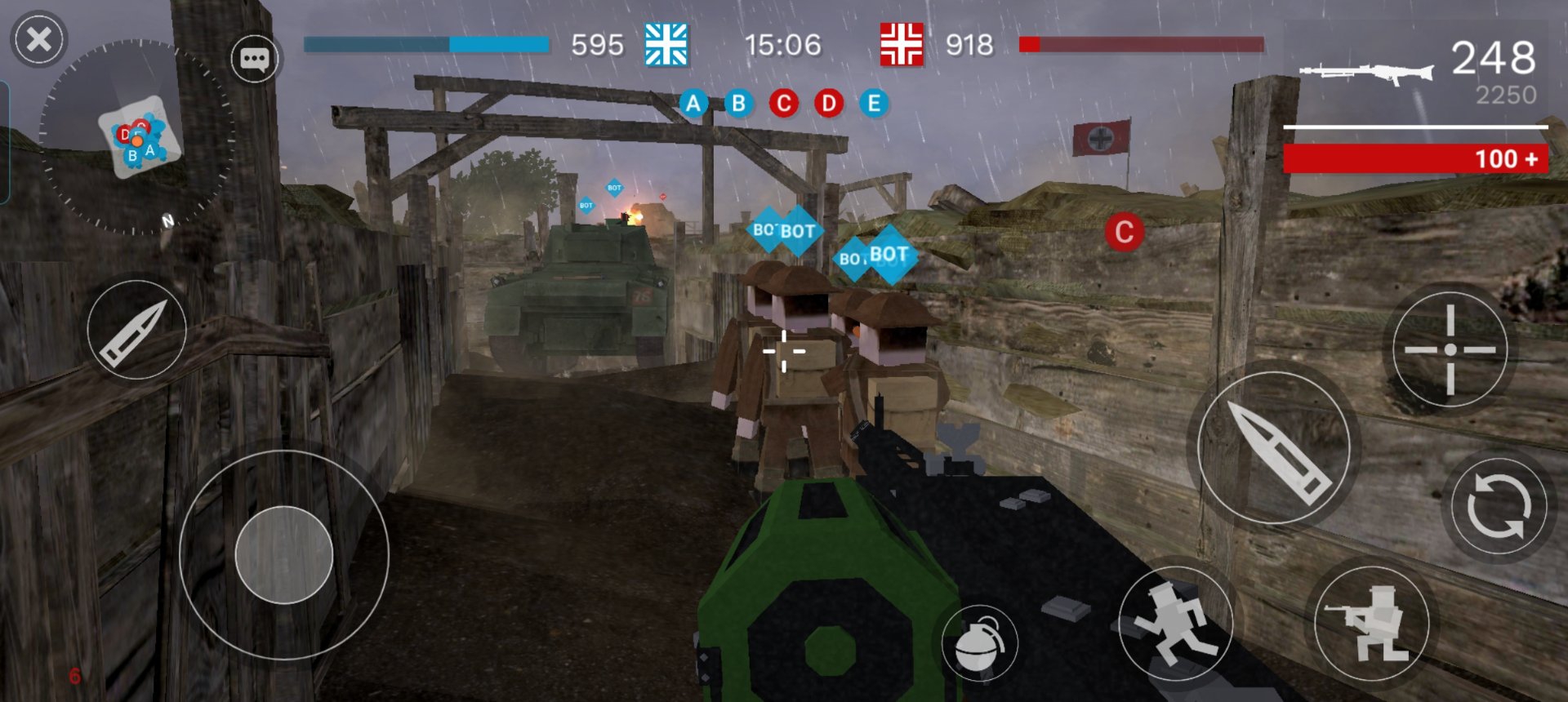
Task: Close the match with the X button
Action: click(38, 39)
